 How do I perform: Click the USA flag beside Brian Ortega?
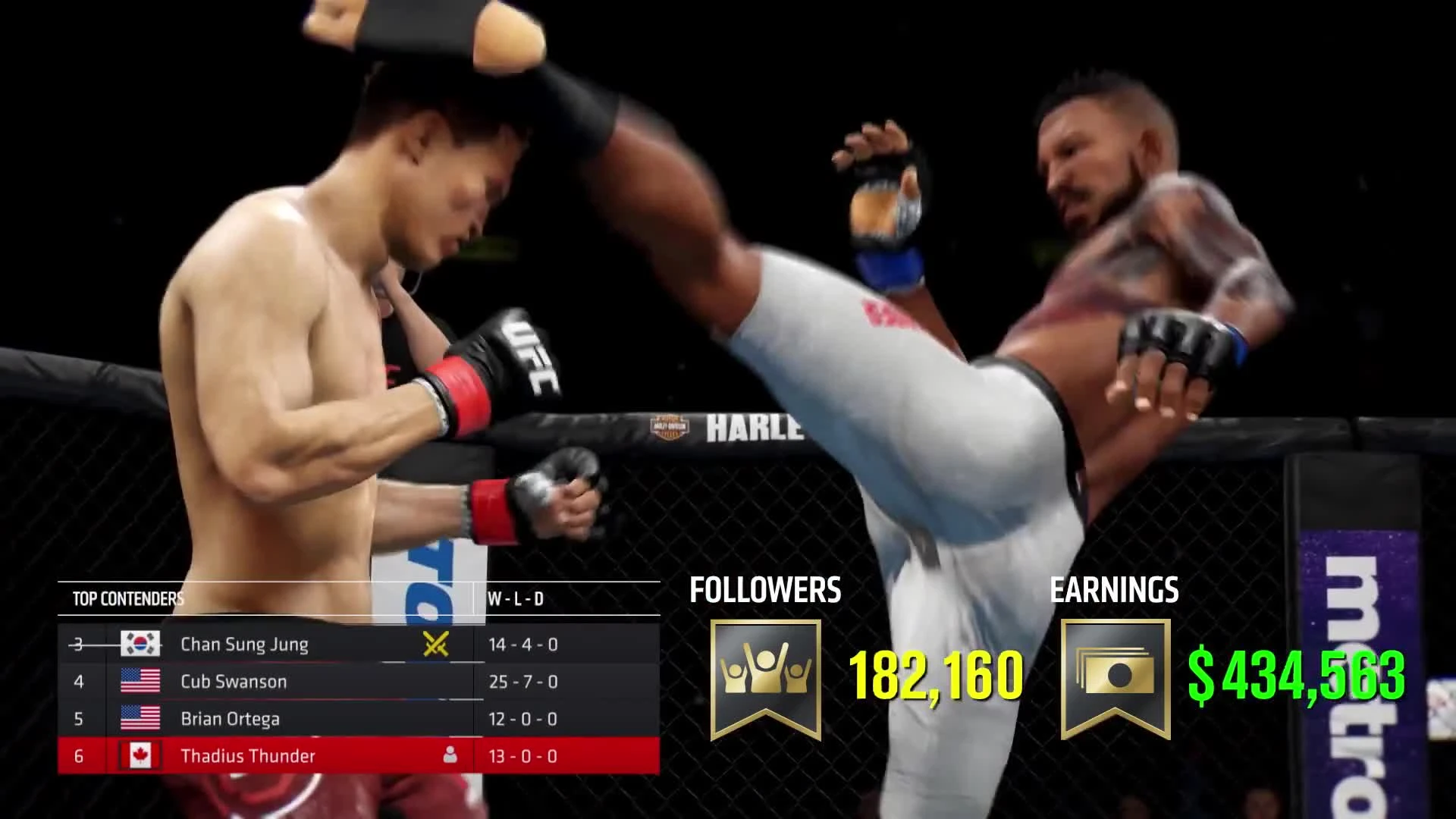(140, 718)
